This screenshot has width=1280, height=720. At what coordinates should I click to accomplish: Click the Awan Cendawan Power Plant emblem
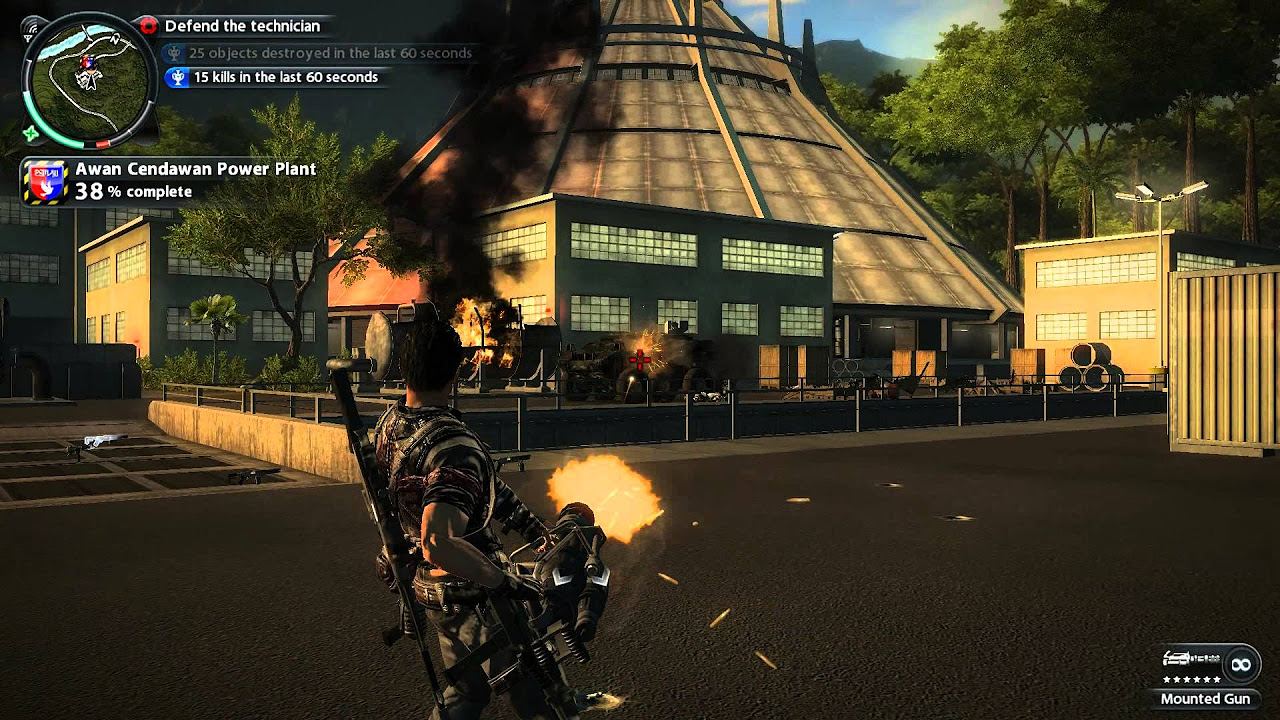click(x=45, y=182)
